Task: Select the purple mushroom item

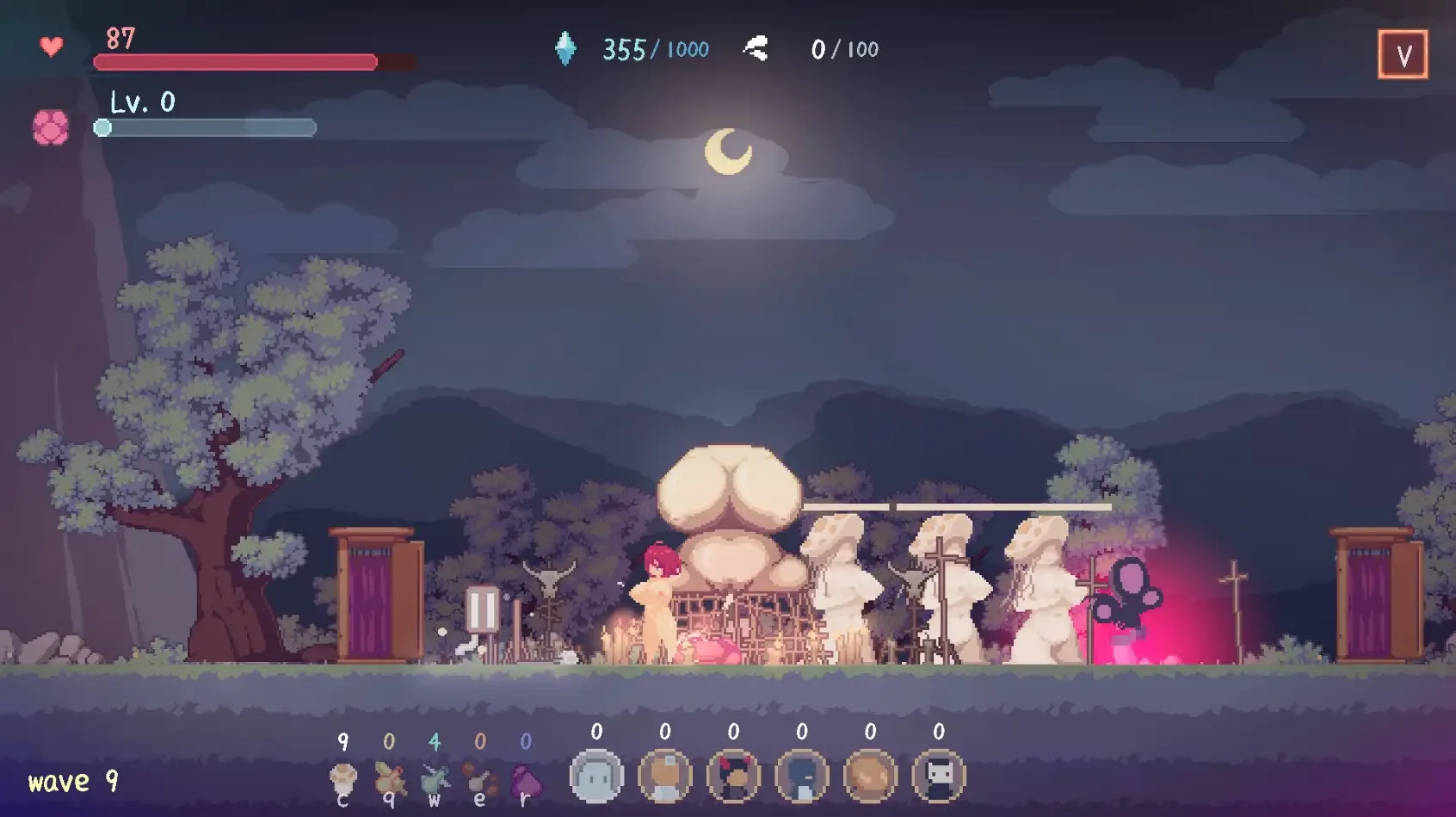Action: pos(526,780)
